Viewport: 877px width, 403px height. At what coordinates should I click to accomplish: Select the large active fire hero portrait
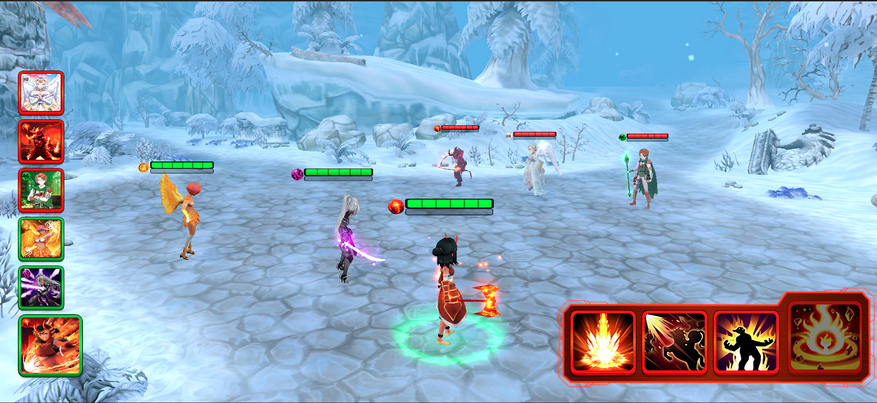pyautogui.click(x=50, y=345)
